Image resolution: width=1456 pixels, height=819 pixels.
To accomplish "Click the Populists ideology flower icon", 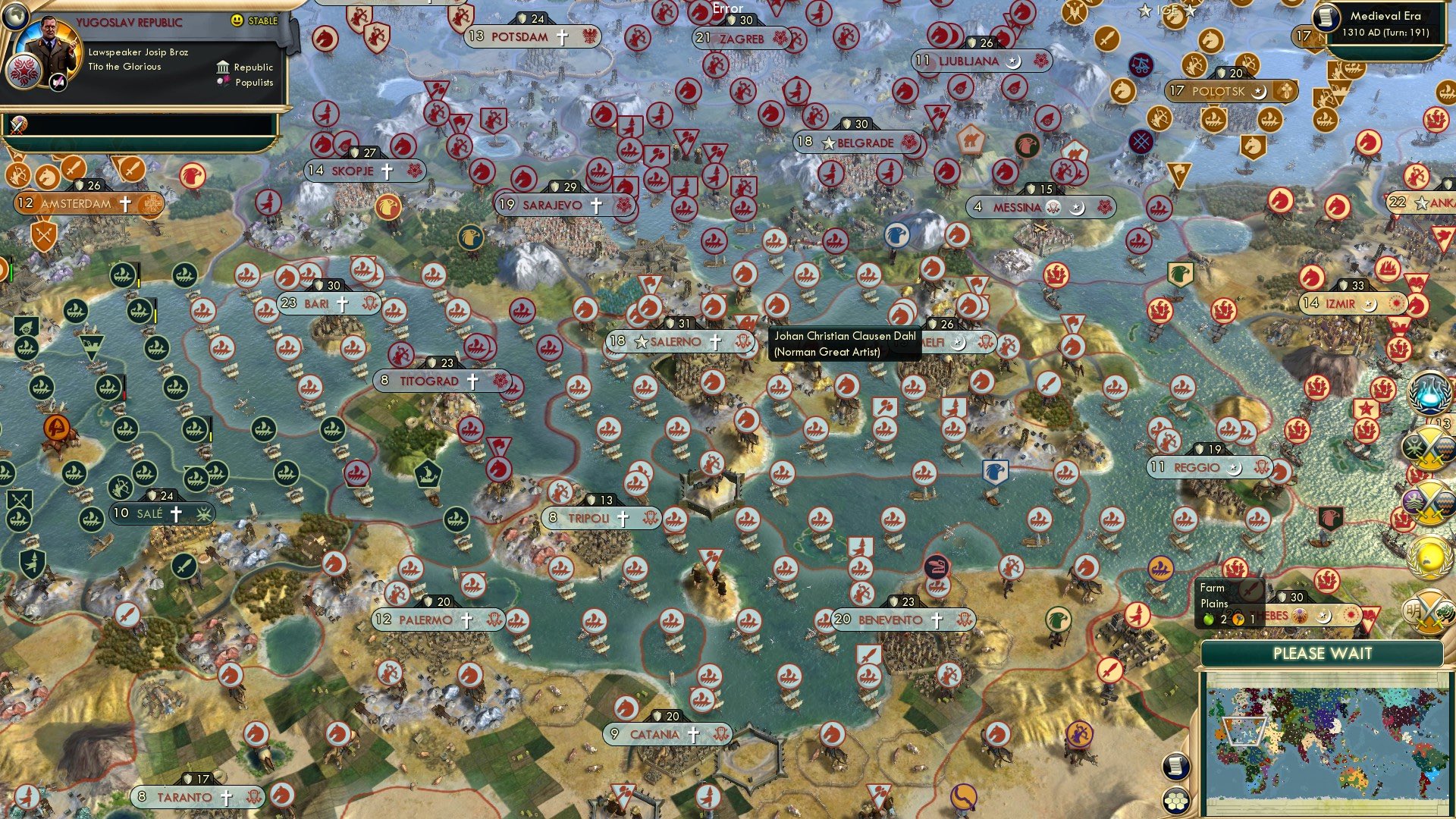I will 224,83.
